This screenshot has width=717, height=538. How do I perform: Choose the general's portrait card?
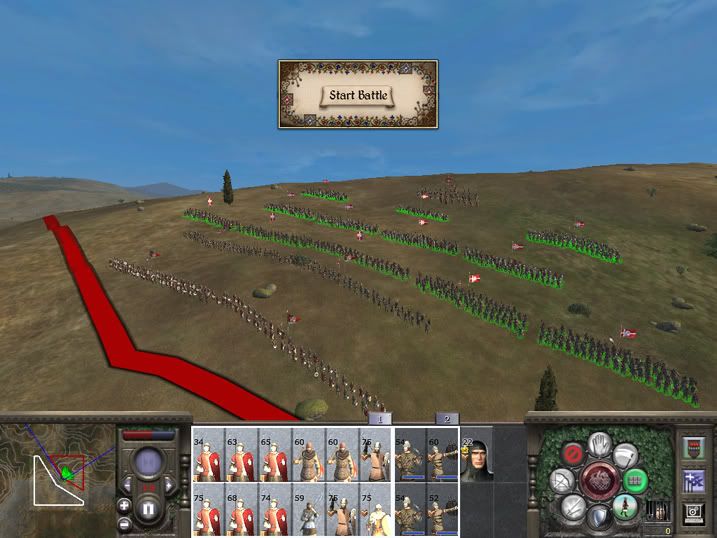(476, 458)
